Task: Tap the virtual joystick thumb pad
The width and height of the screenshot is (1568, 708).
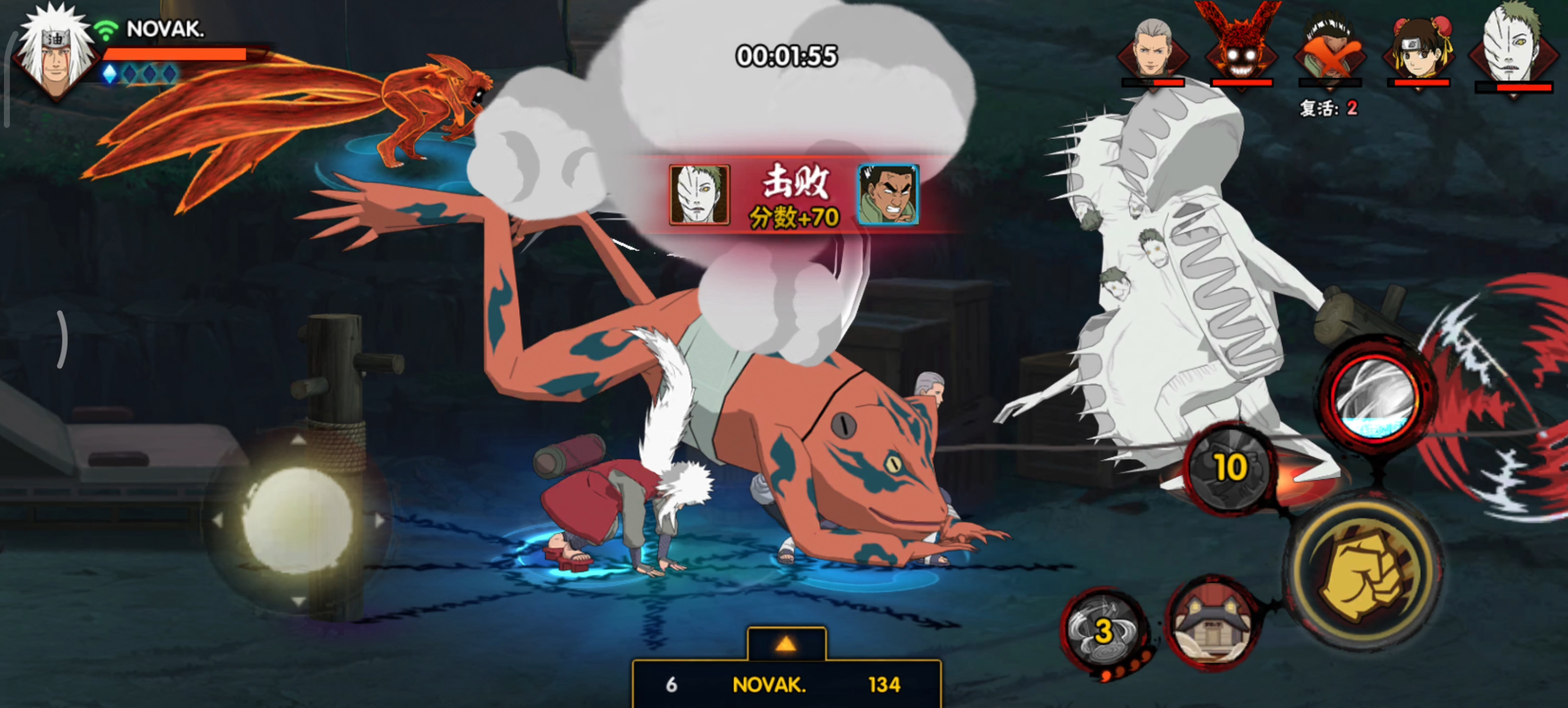Action: click(x=298, y=521)
